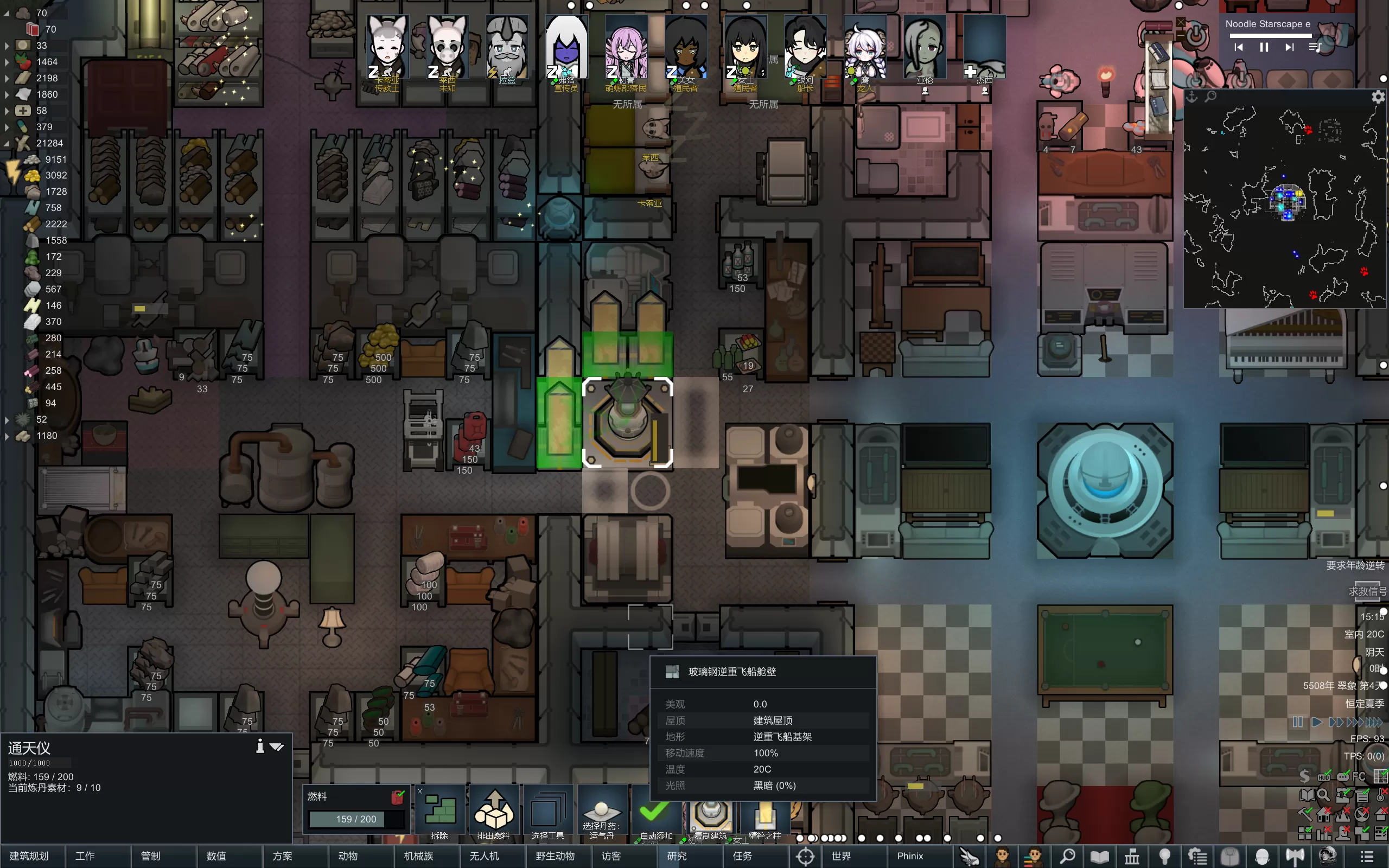Click the 复制建筑 copy building command

710,813
